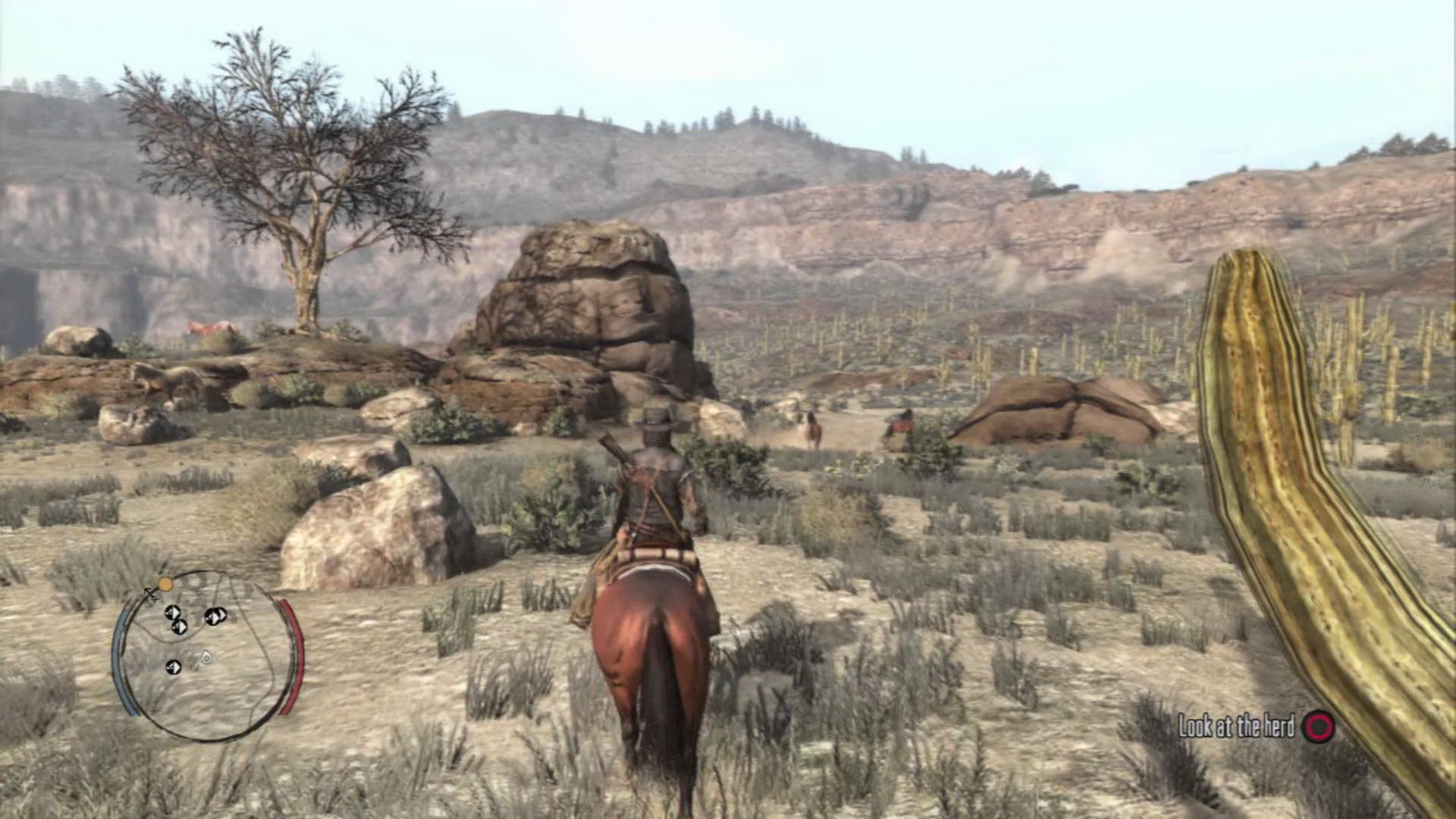
Task: Click the lowest horse blip on the minimap
Action: point(173,667)
